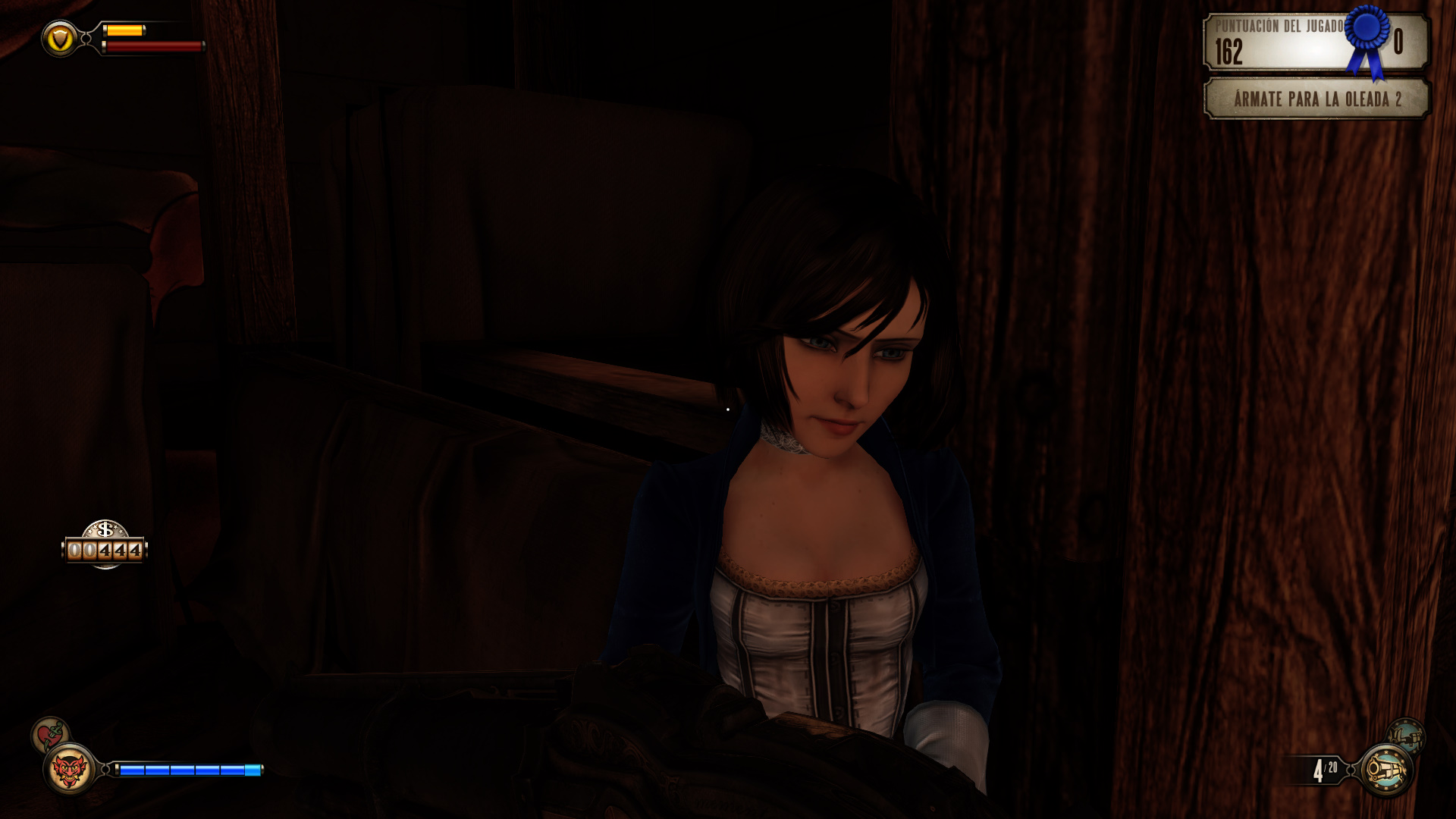Screen dimensions: 1456x819
Task: Click the equipped hand cannon weapon icon
Action: pos(1386,770)
